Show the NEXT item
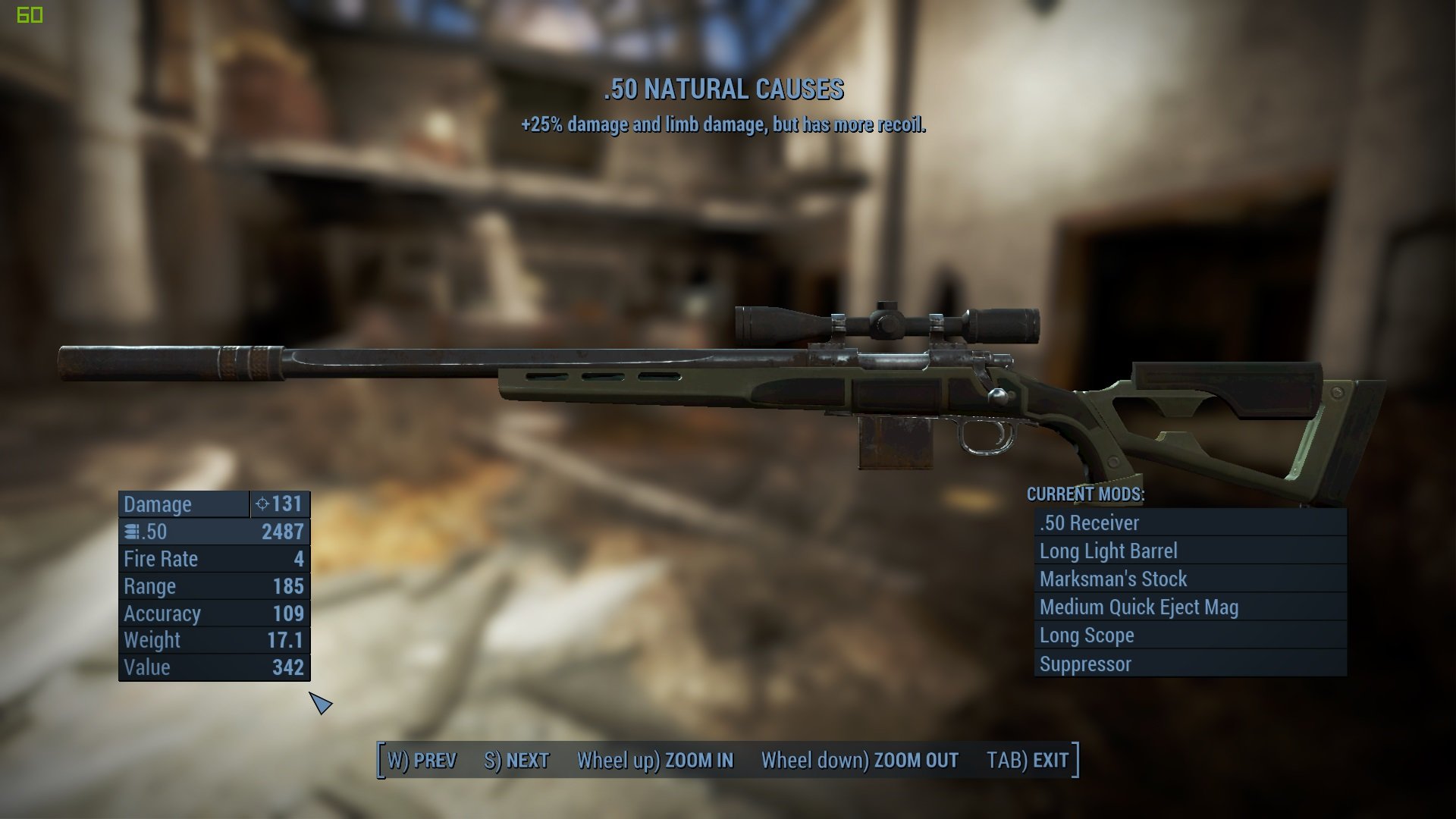The width and height of the screenshot is (1456, 819). coord(516,760)
